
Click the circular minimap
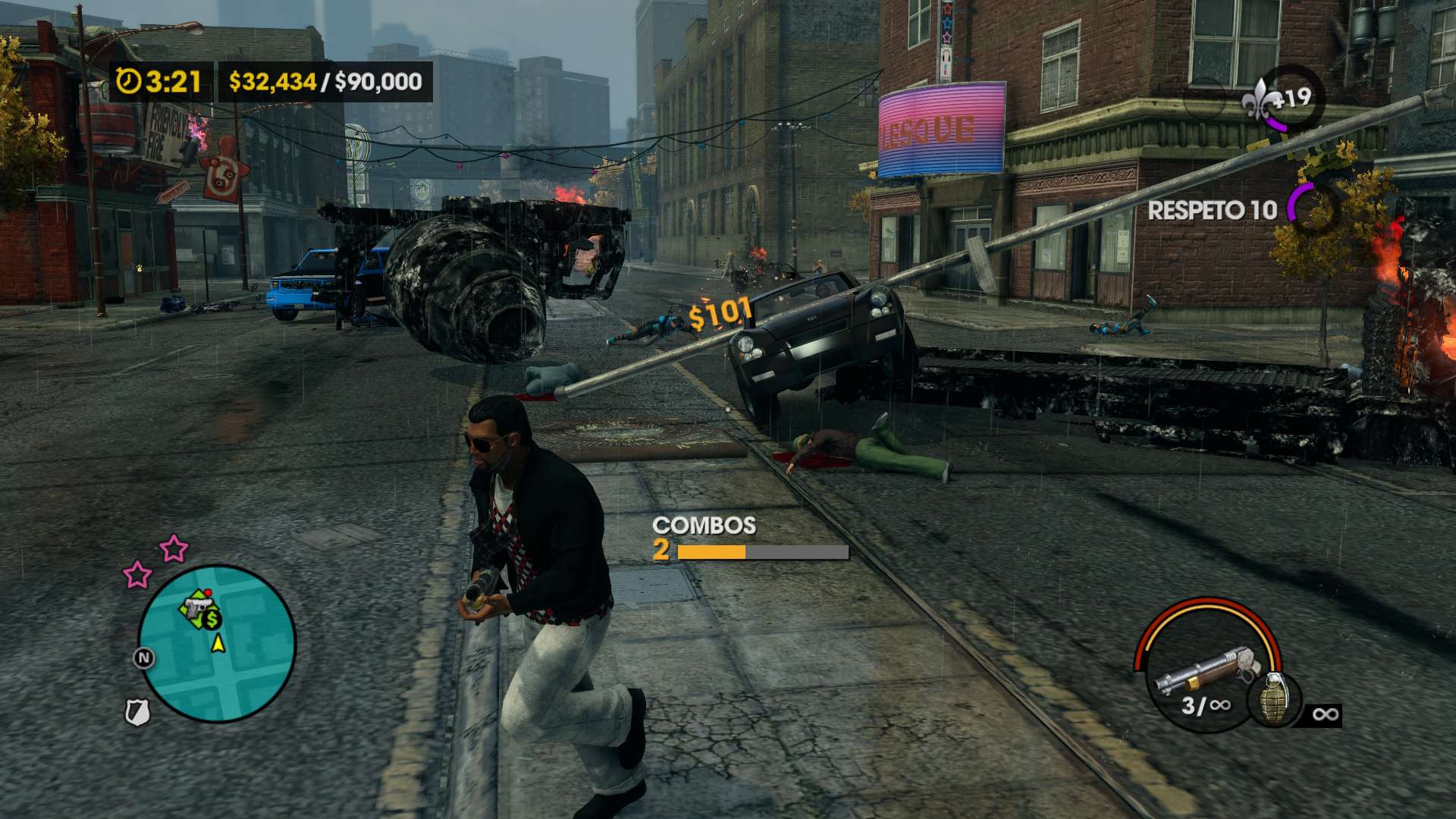217,644
